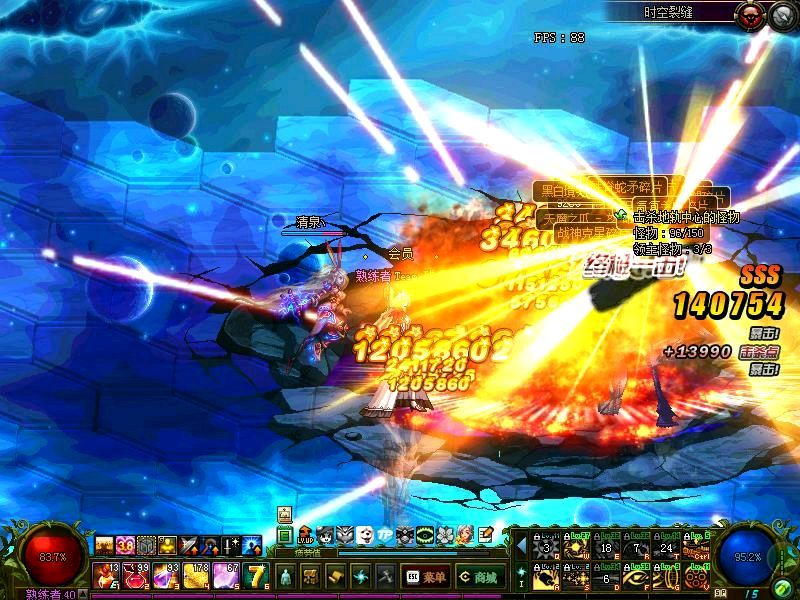Use the purple crystal item in slot 3

point(165,575)
